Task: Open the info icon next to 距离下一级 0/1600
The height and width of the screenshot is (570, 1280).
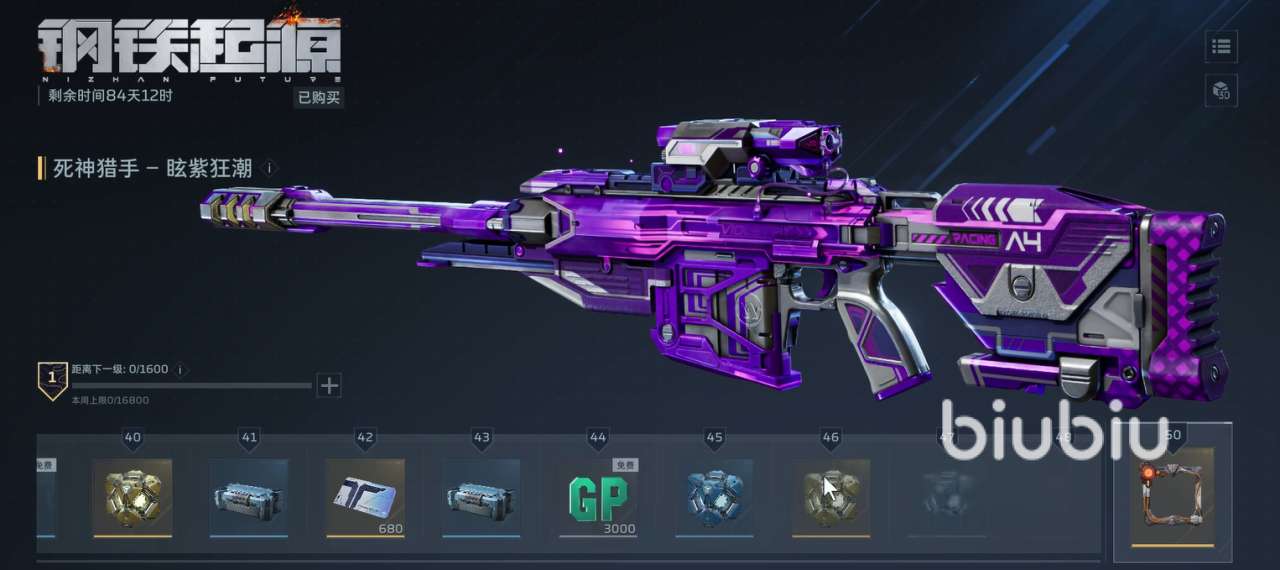Action: (181, 369)
